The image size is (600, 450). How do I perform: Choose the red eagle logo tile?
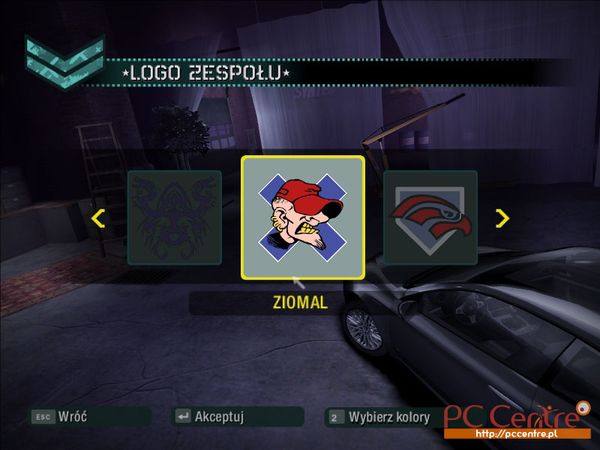tap(430, 218)
